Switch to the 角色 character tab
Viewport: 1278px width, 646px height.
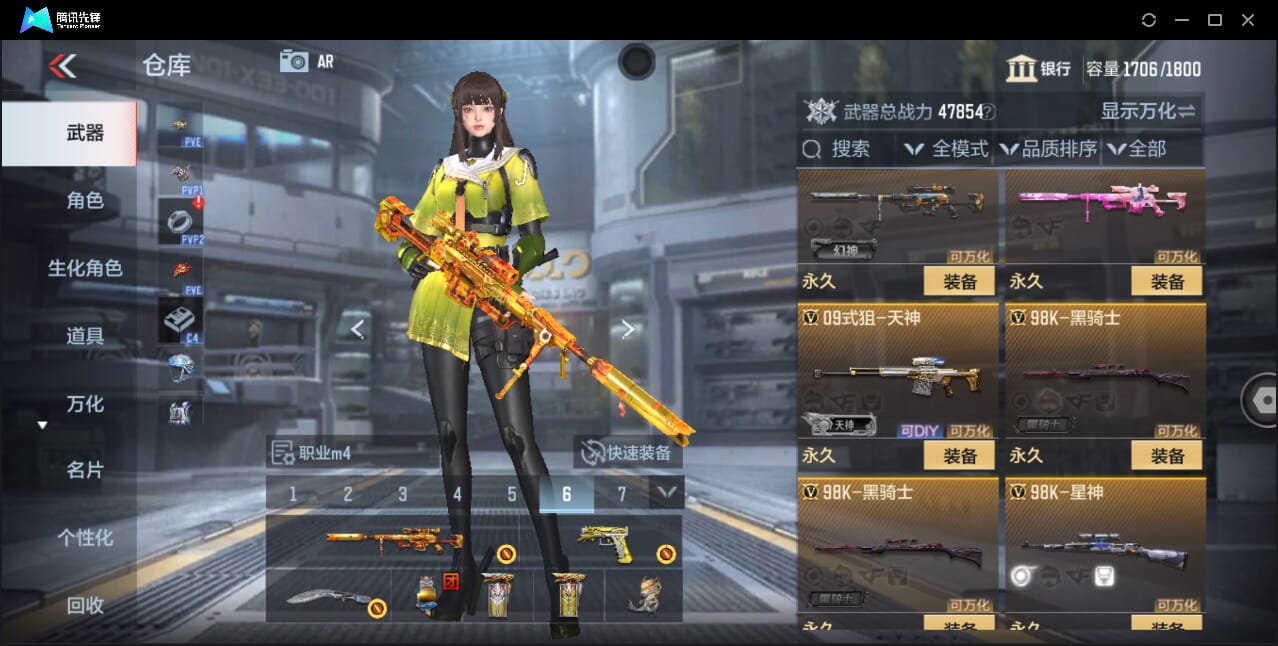point(84,201)
